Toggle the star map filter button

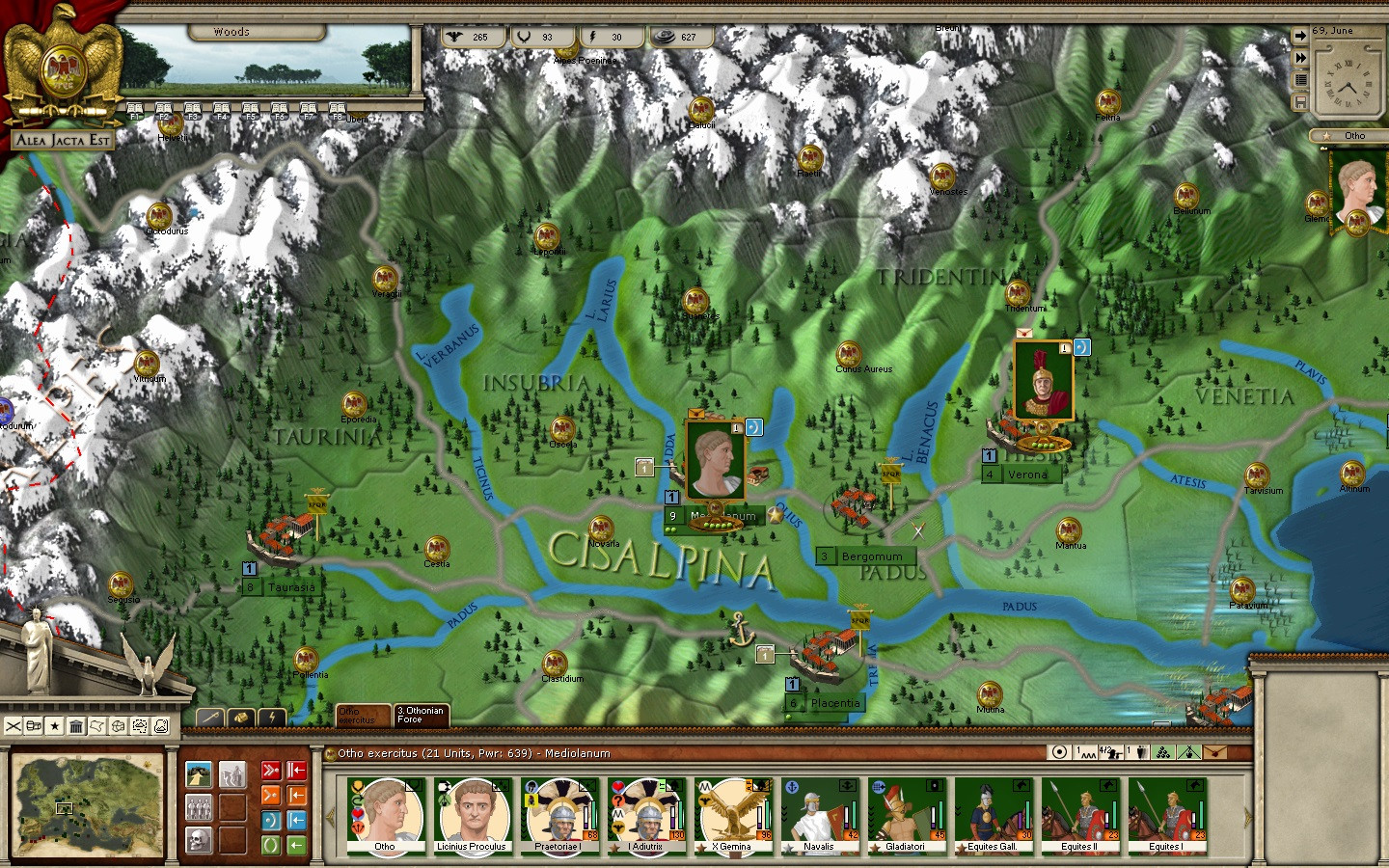[55, 726]
